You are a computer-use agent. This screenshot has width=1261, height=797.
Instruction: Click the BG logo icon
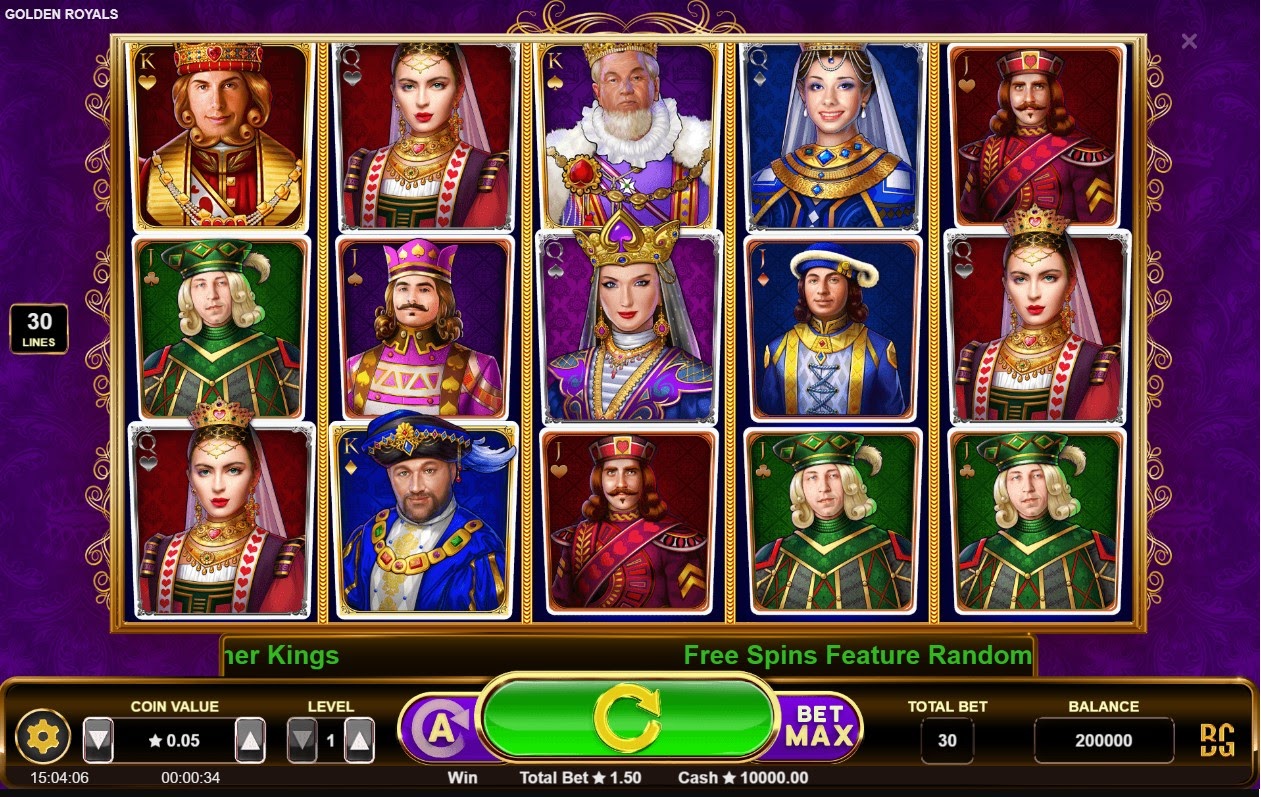(x=1217, y=740)
